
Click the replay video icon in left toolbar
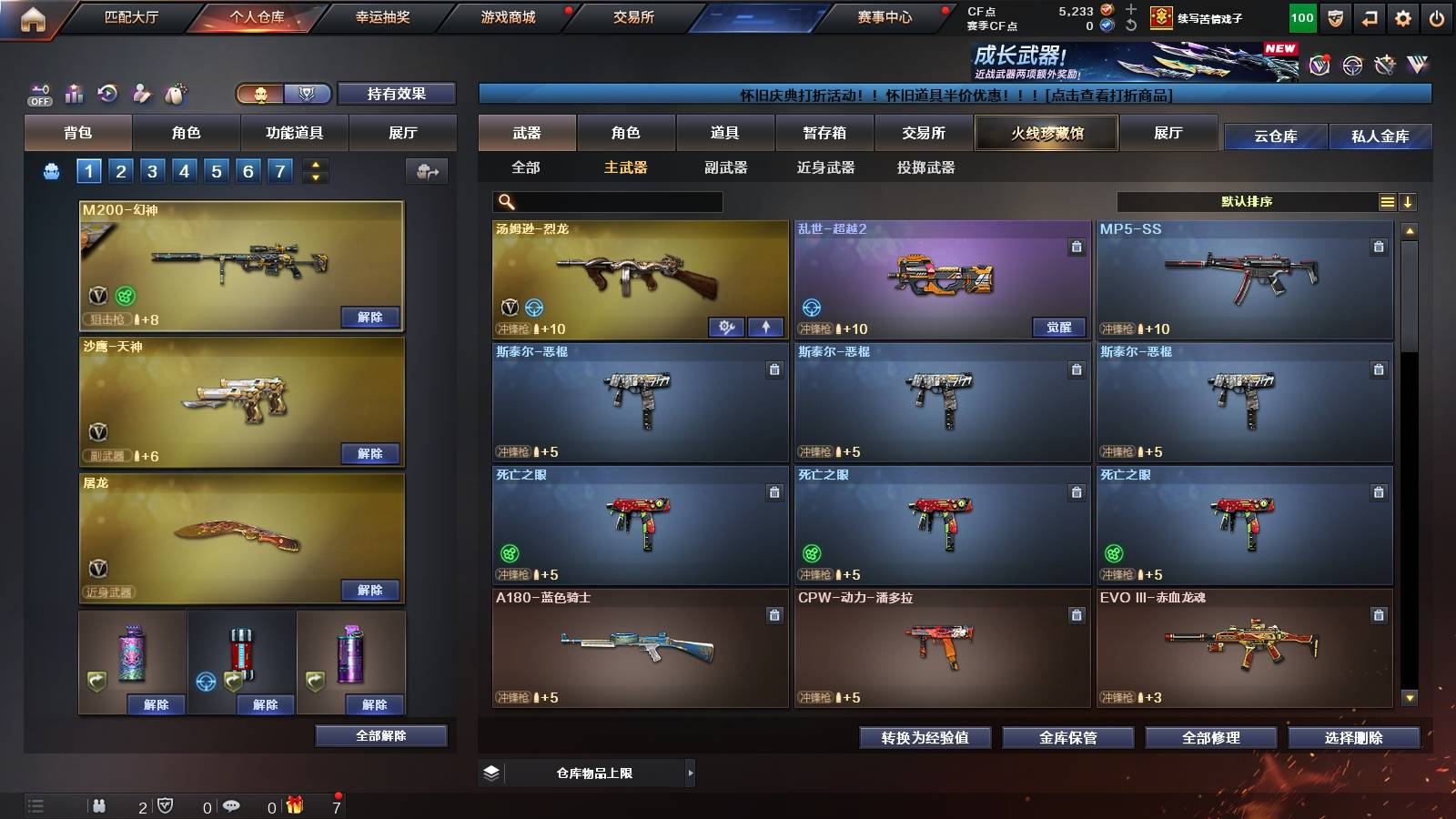(107, 92)
